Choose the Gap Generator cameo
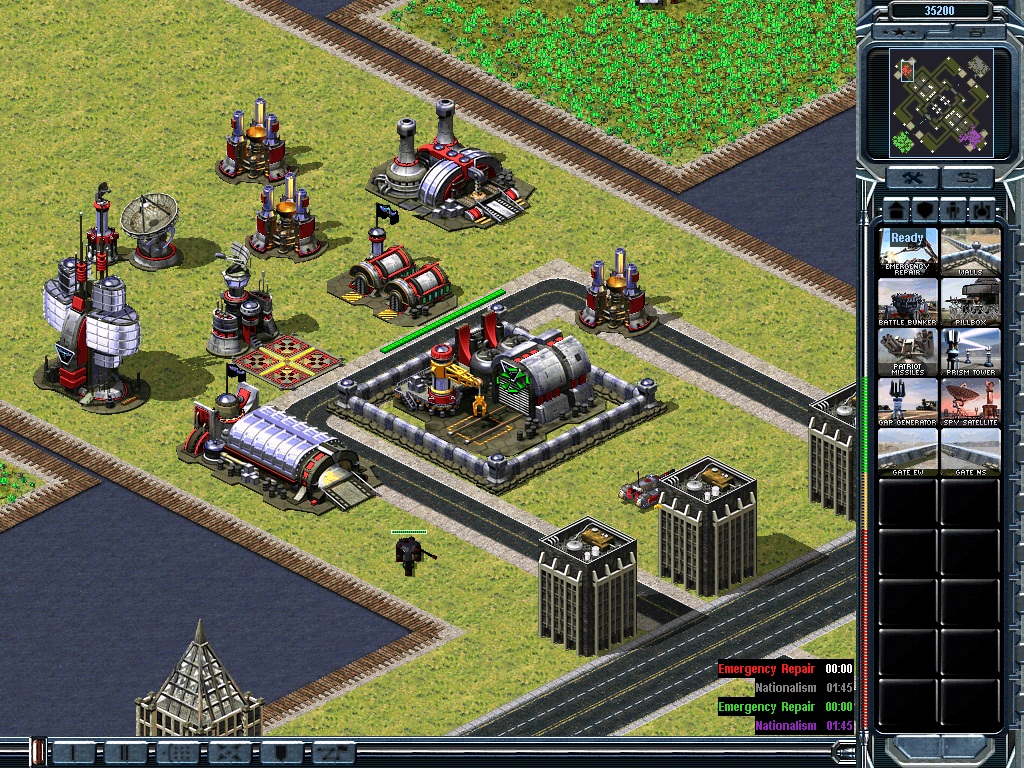The height and width of the screenshot is (768, 1024). coord(908,401)
